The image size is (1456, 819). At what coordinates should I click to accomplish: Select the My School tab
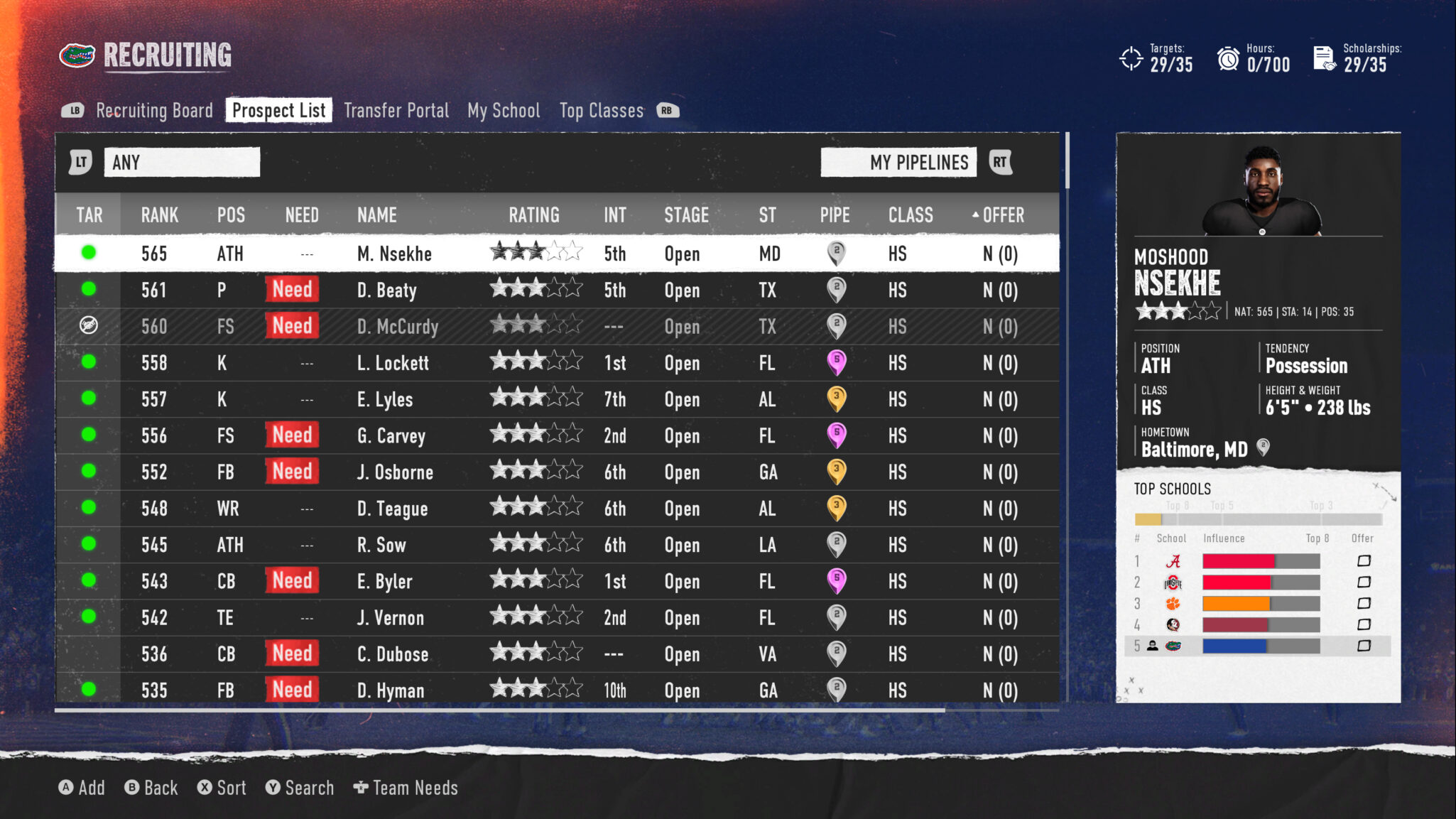(504, 111)
